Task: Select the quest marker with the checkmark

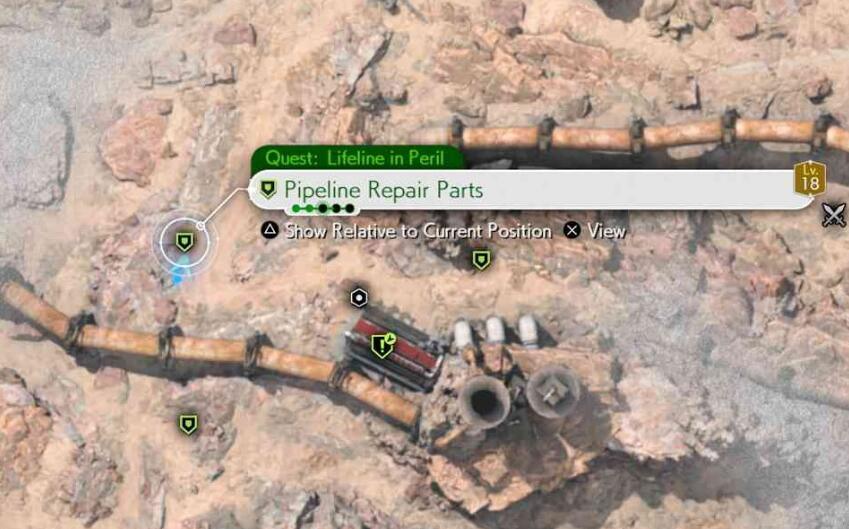Action: 381,346
